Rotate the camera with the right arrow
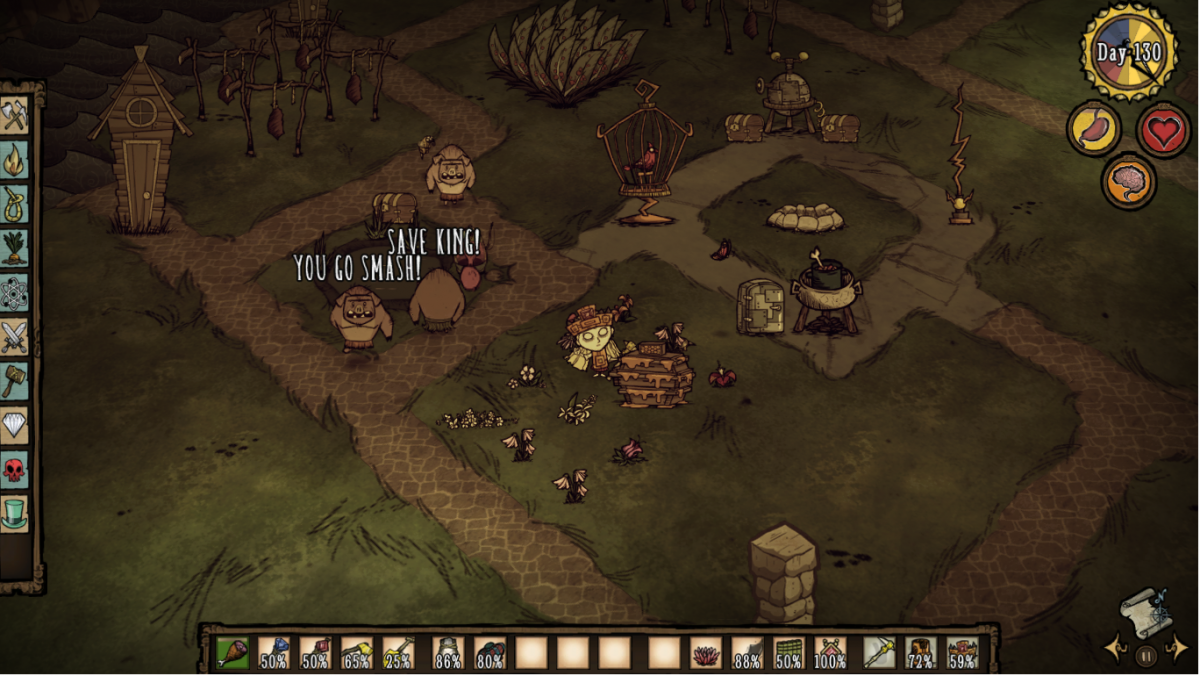Image resolution: width=1200 pixels, height=676 pixels. point(1176,649)
